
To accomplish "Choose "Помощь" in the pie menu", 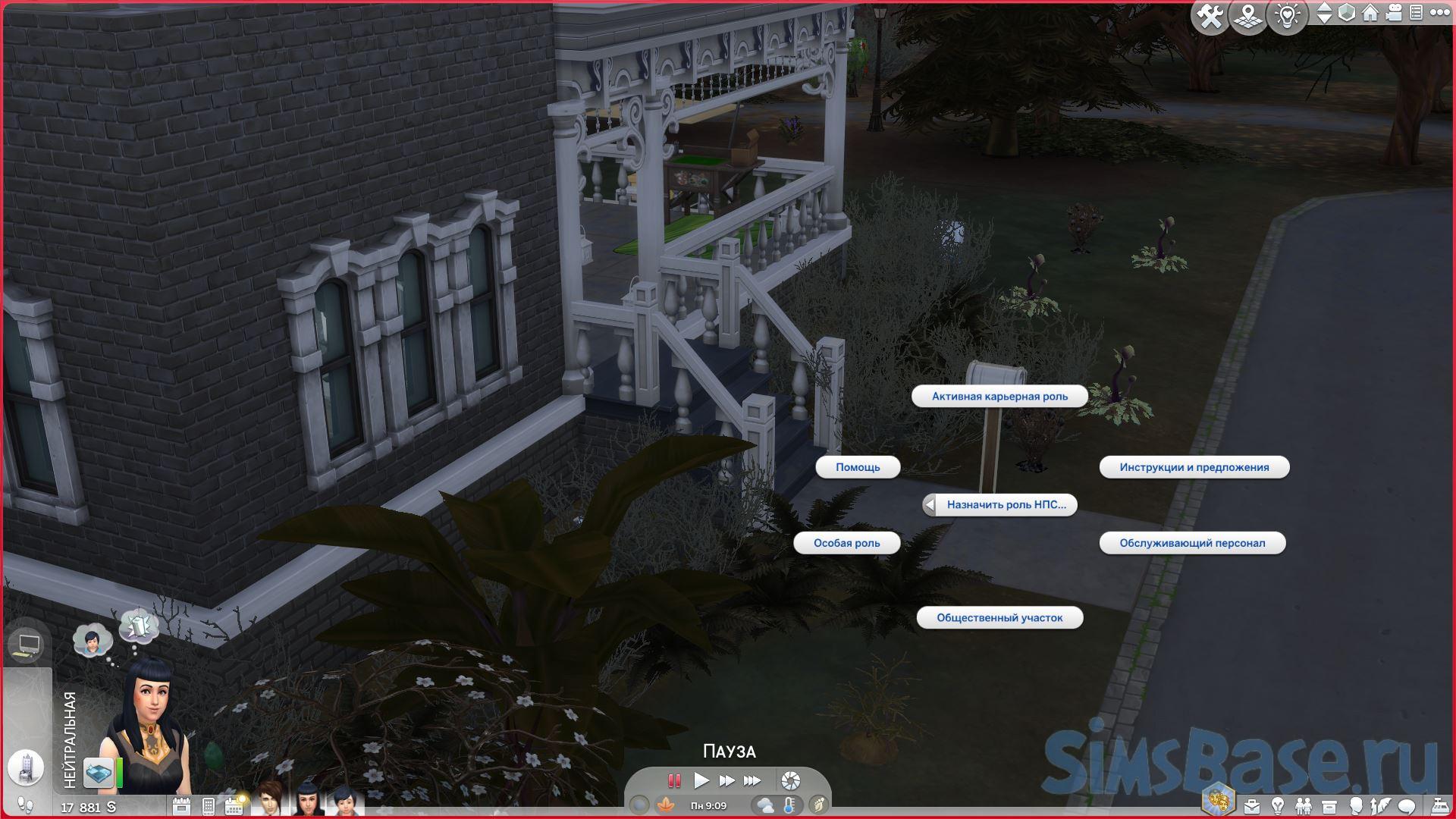I will pyautogui.click(x=858, y=467).
